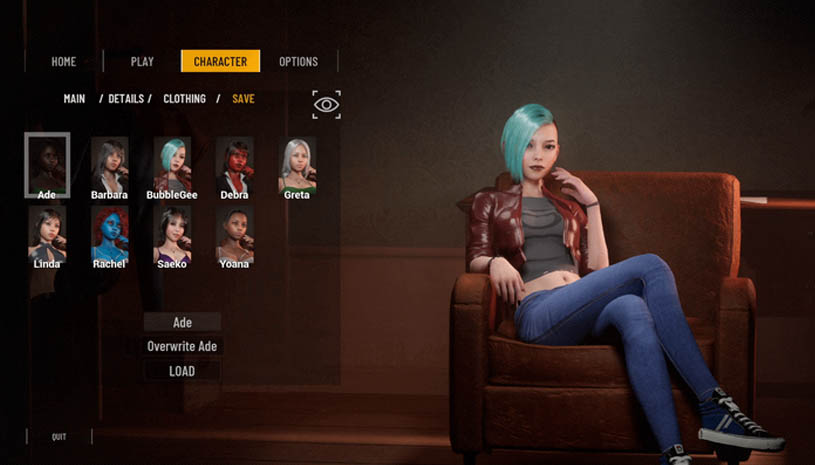Viewport: 815px width, 465px height.
Task: Open the DETAILS section
Action: [129, 99]
